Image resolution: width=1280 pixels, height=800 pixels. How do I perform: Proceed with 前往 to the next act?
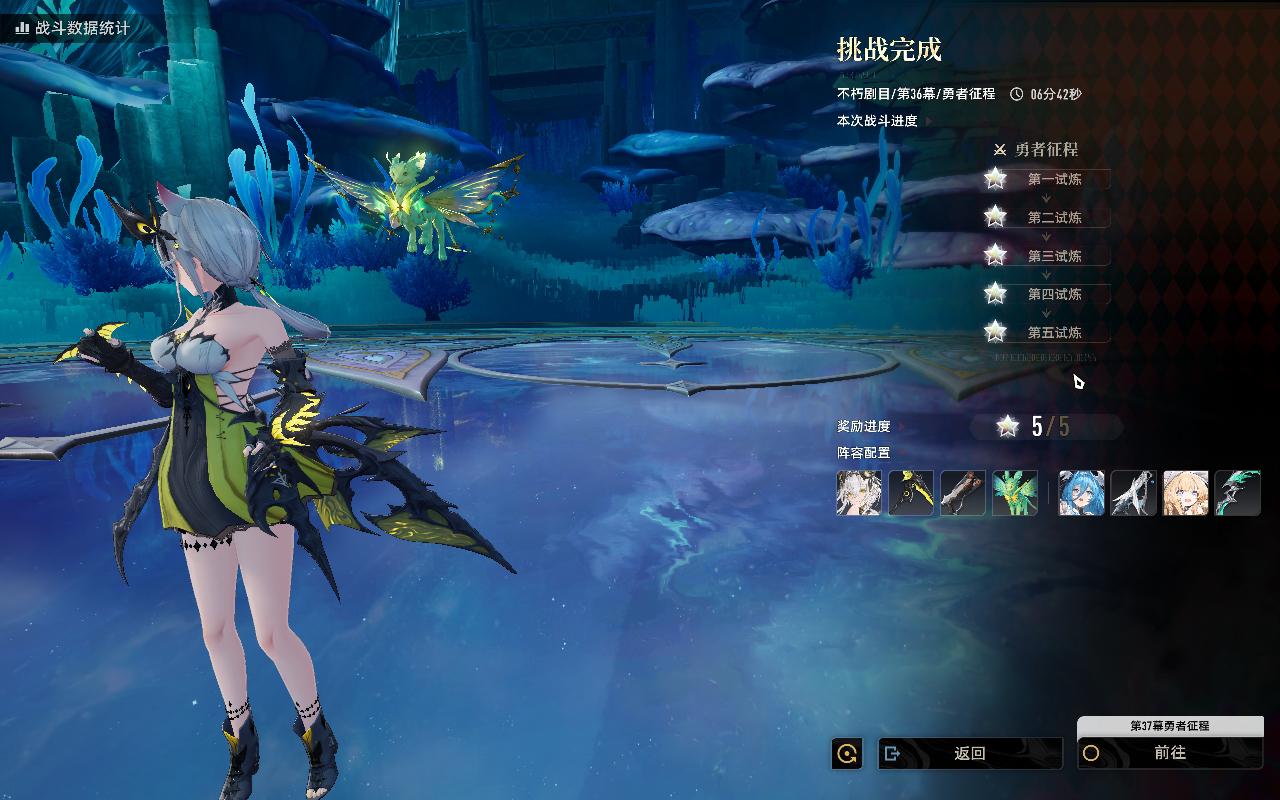(x=1169, y=753)
